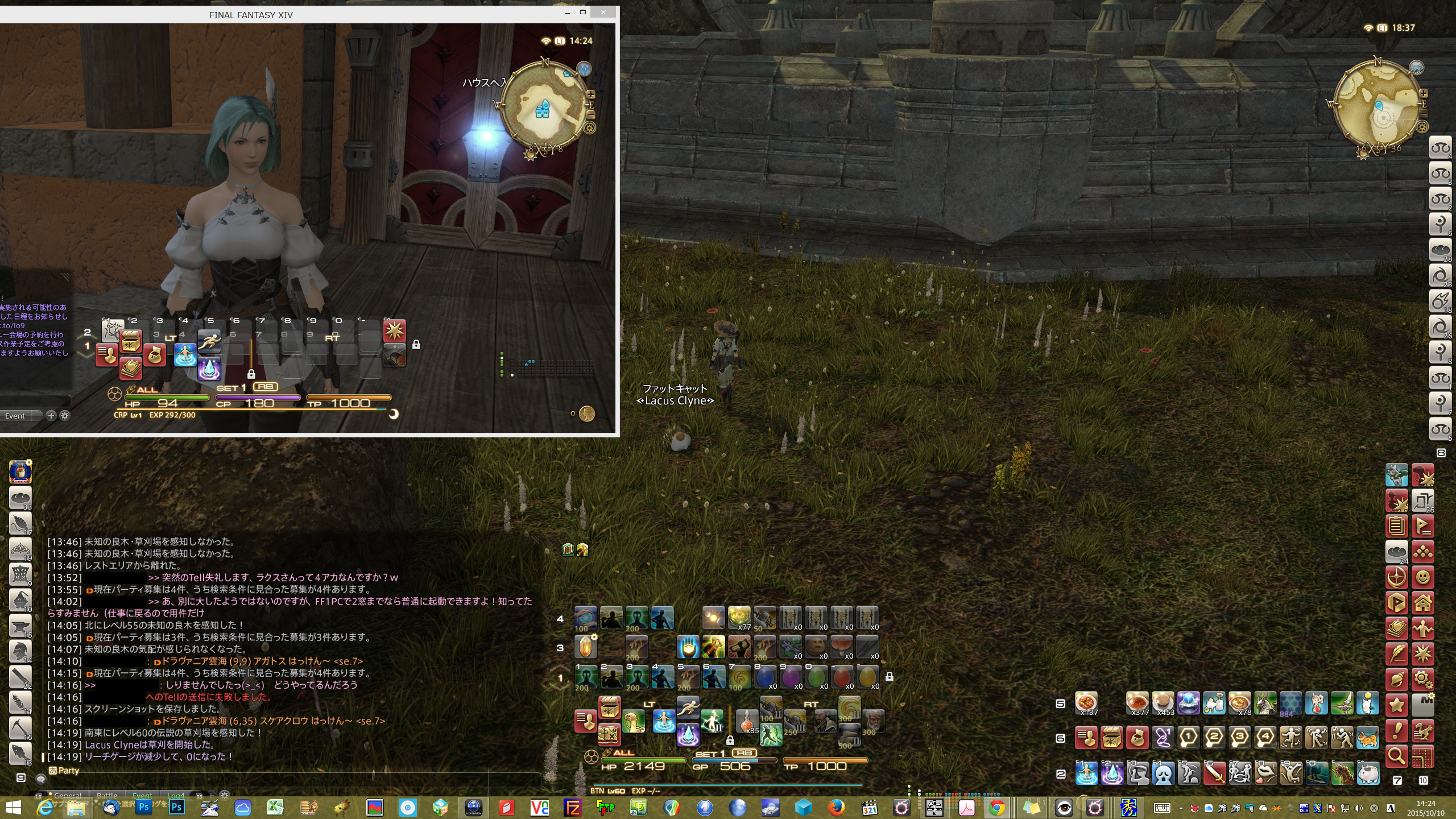Use the orange crystal icon on hotbar 3
This screenshot has width=1456, height=819.
click(x=585, y=647)
